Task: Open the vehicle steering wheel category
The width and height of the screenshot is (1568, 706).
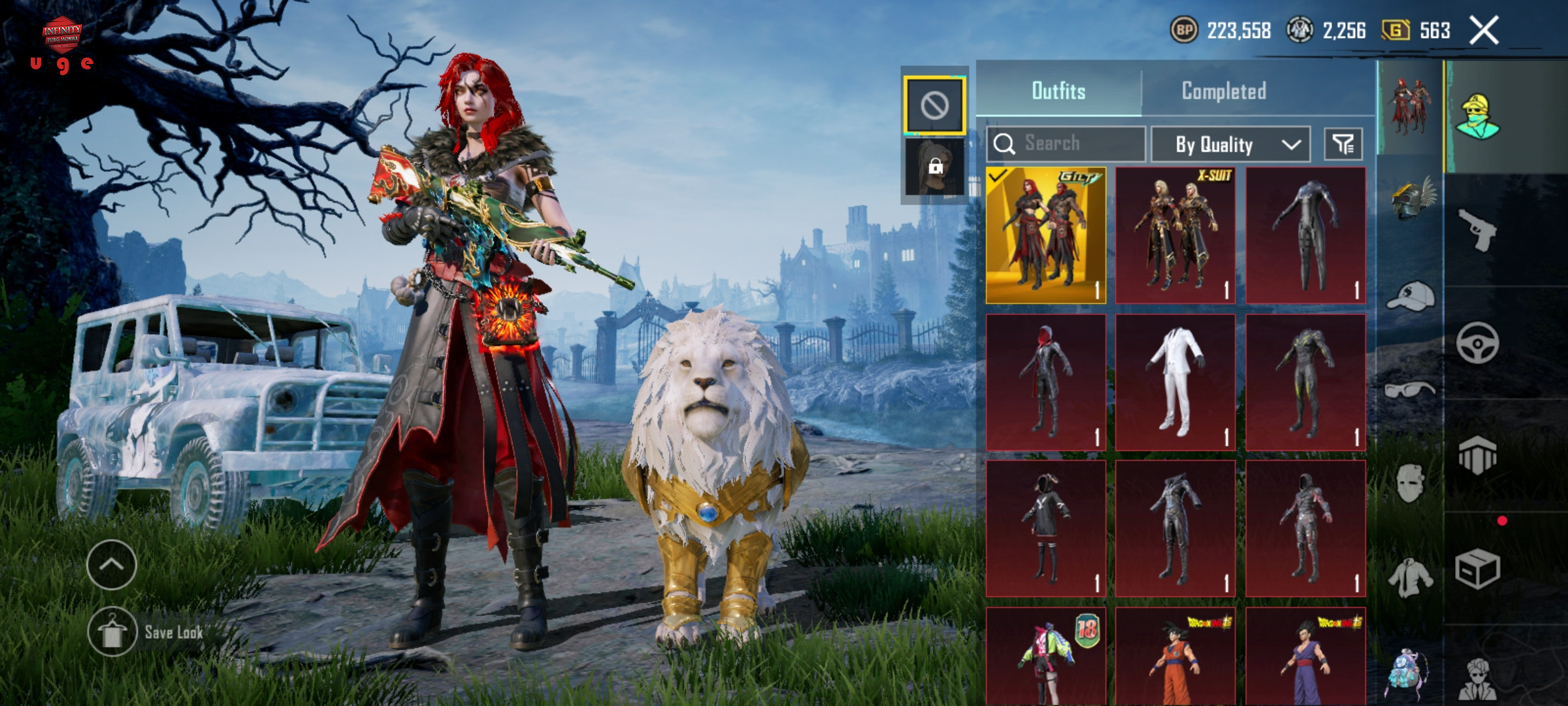Action: pos(1477,343)
